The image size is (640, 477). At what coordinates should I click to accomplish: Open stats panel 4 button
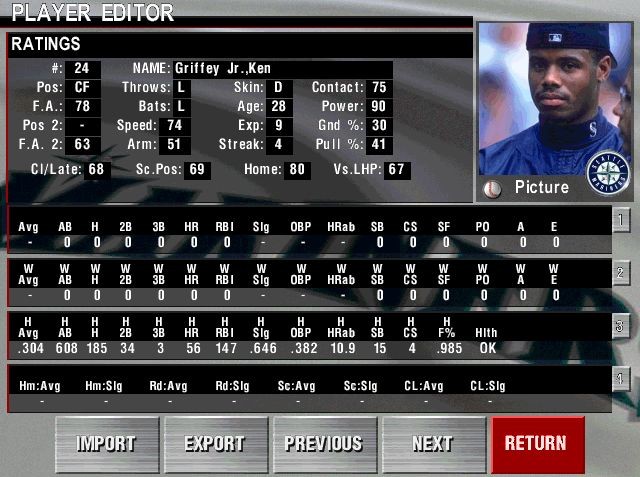click(x=620, y=378)
